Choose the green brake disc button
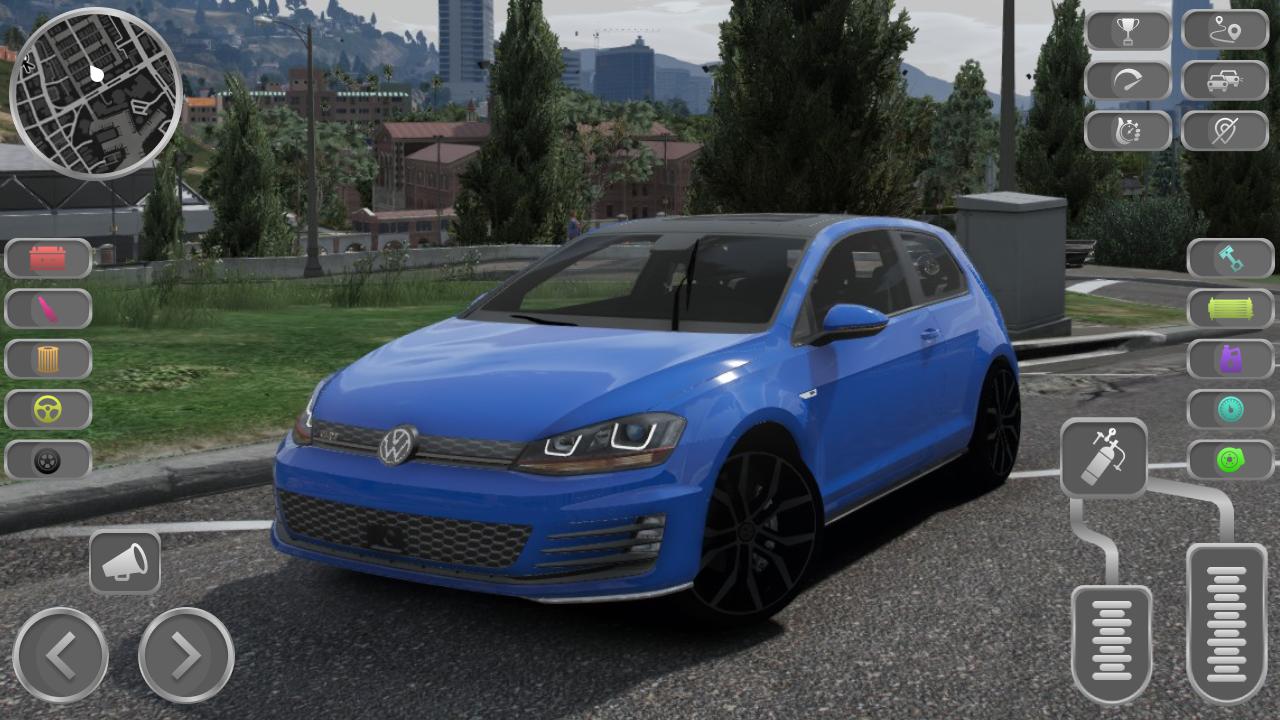 [1230, 460]
